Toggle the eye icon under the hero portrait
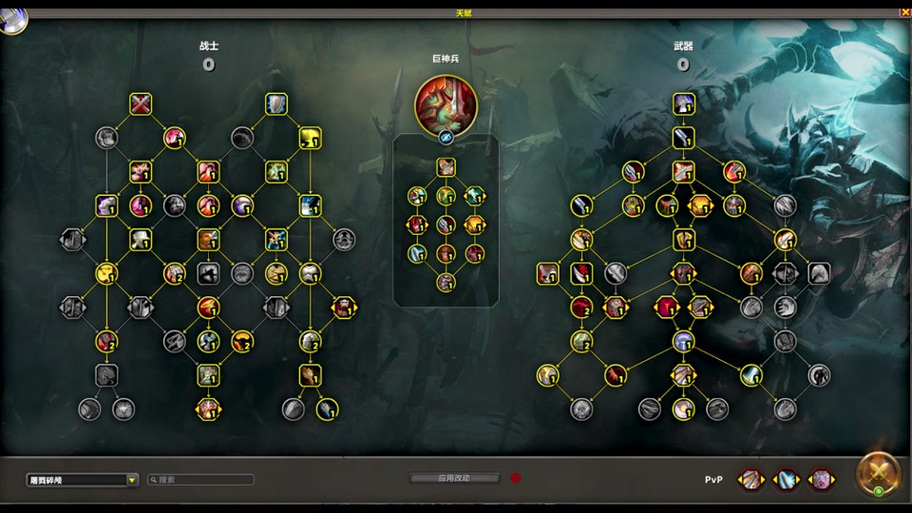 click(446, 137)
